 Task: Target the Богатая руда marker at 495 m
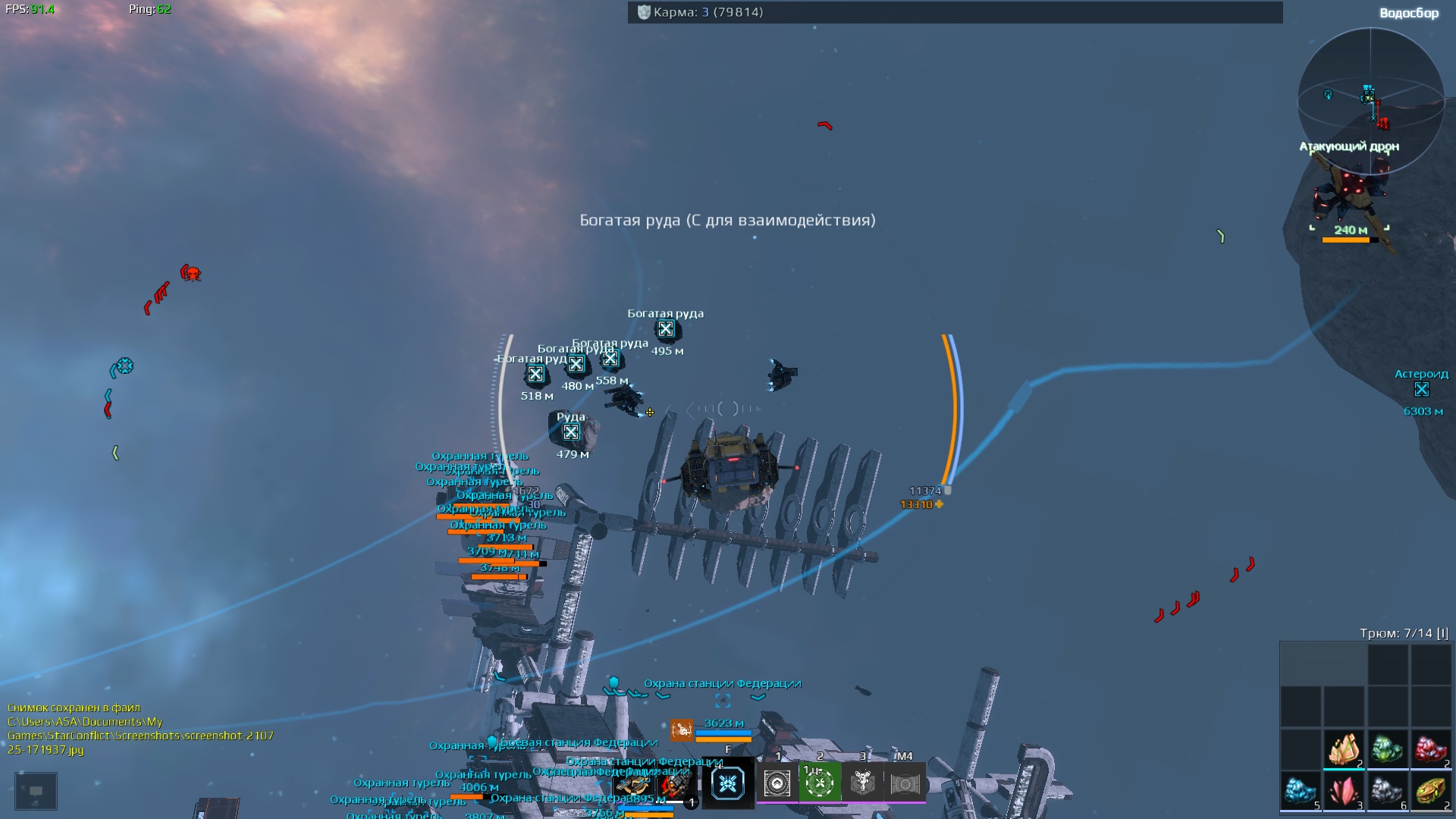pos(666,329)
